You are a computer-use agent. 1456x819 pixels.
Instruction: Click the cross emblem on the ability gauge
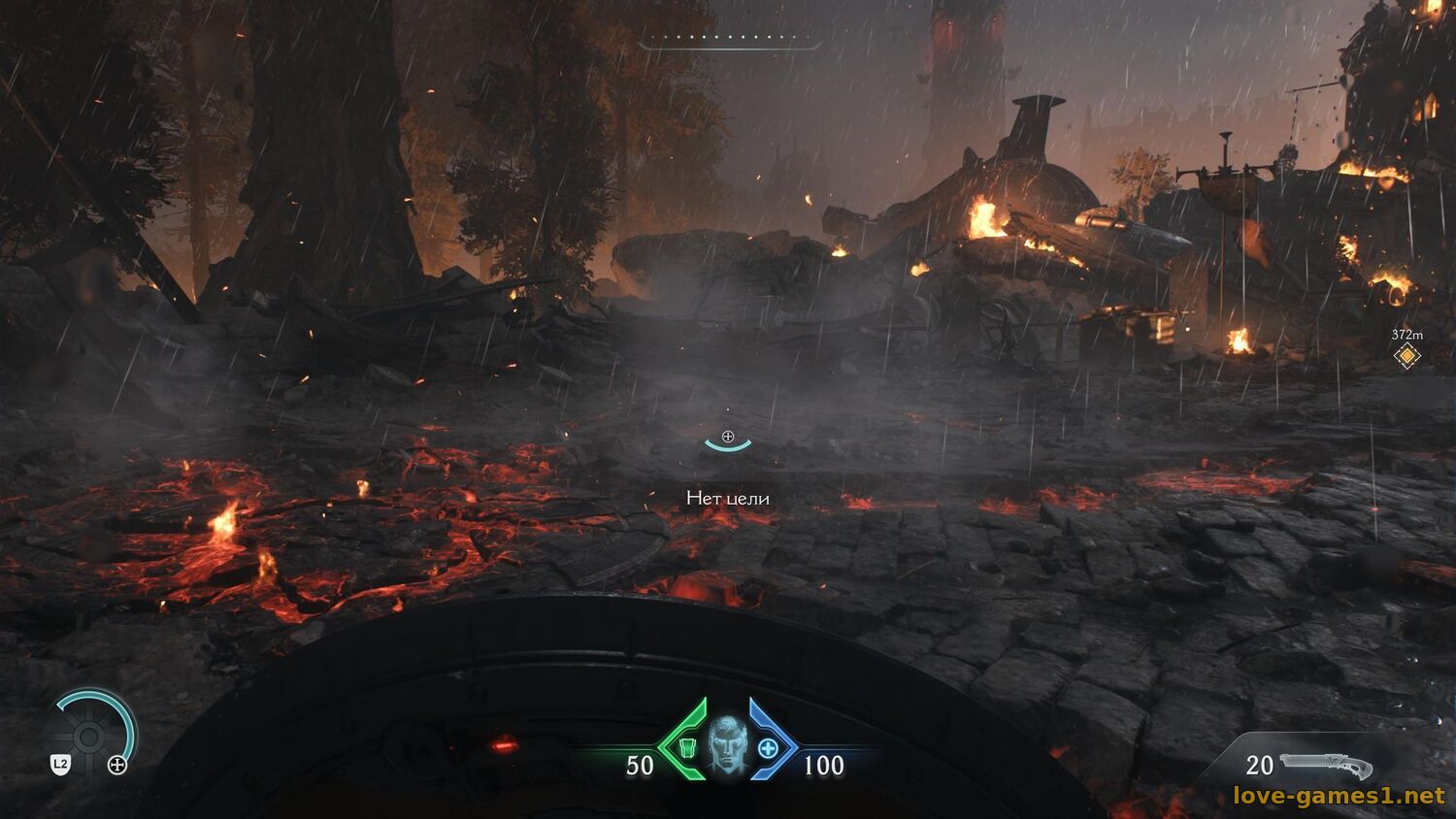[117, 766]
